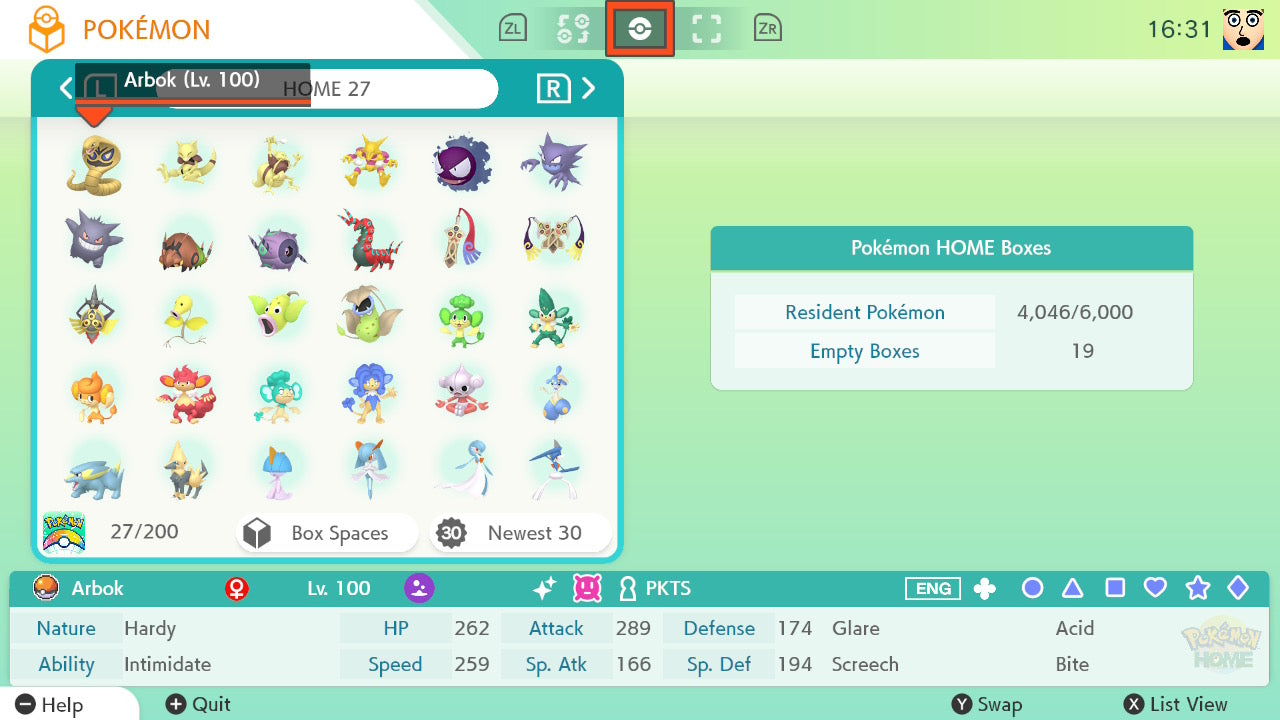The image size is (1280, 720).
Task: Toggle the heart marking for Arbok
Action: tap(1155, 589)
